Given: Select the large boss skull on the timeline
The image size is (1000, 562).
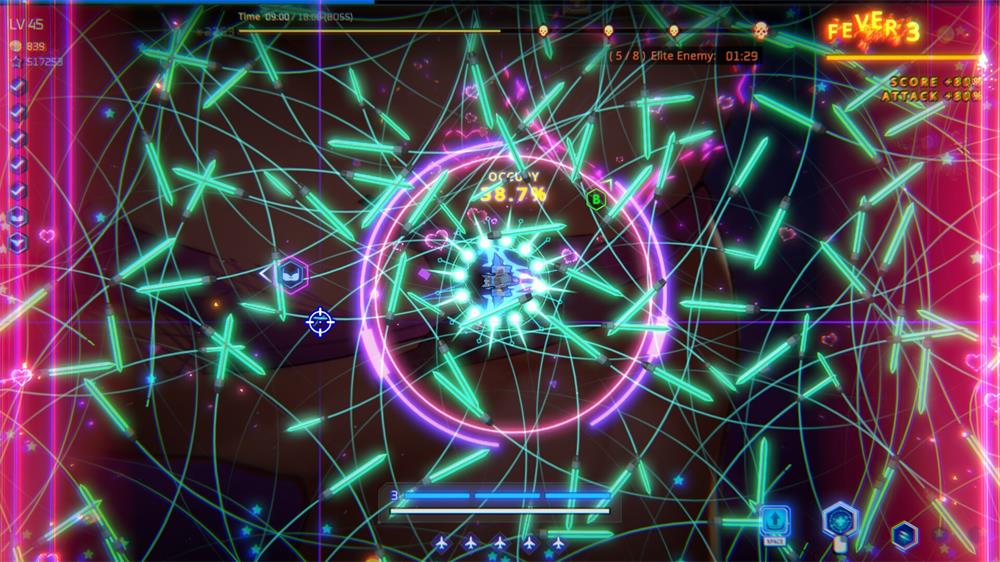Looking at the screenshot, I should [760, 31].
